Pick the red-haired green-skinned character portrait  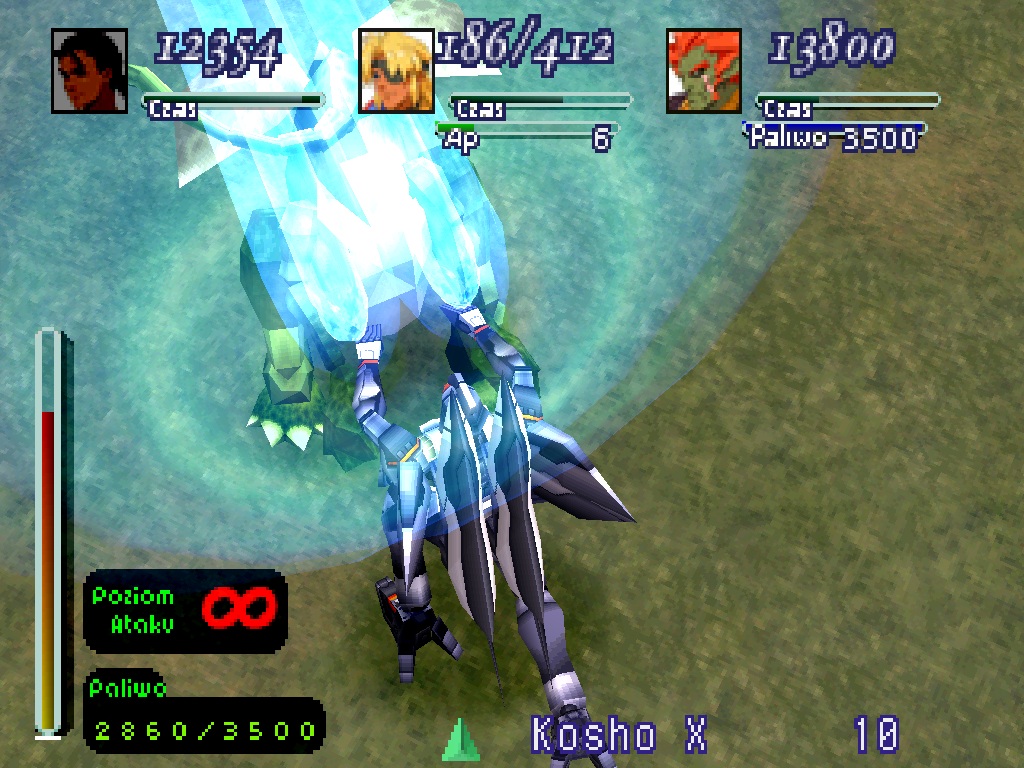(704, 71)
